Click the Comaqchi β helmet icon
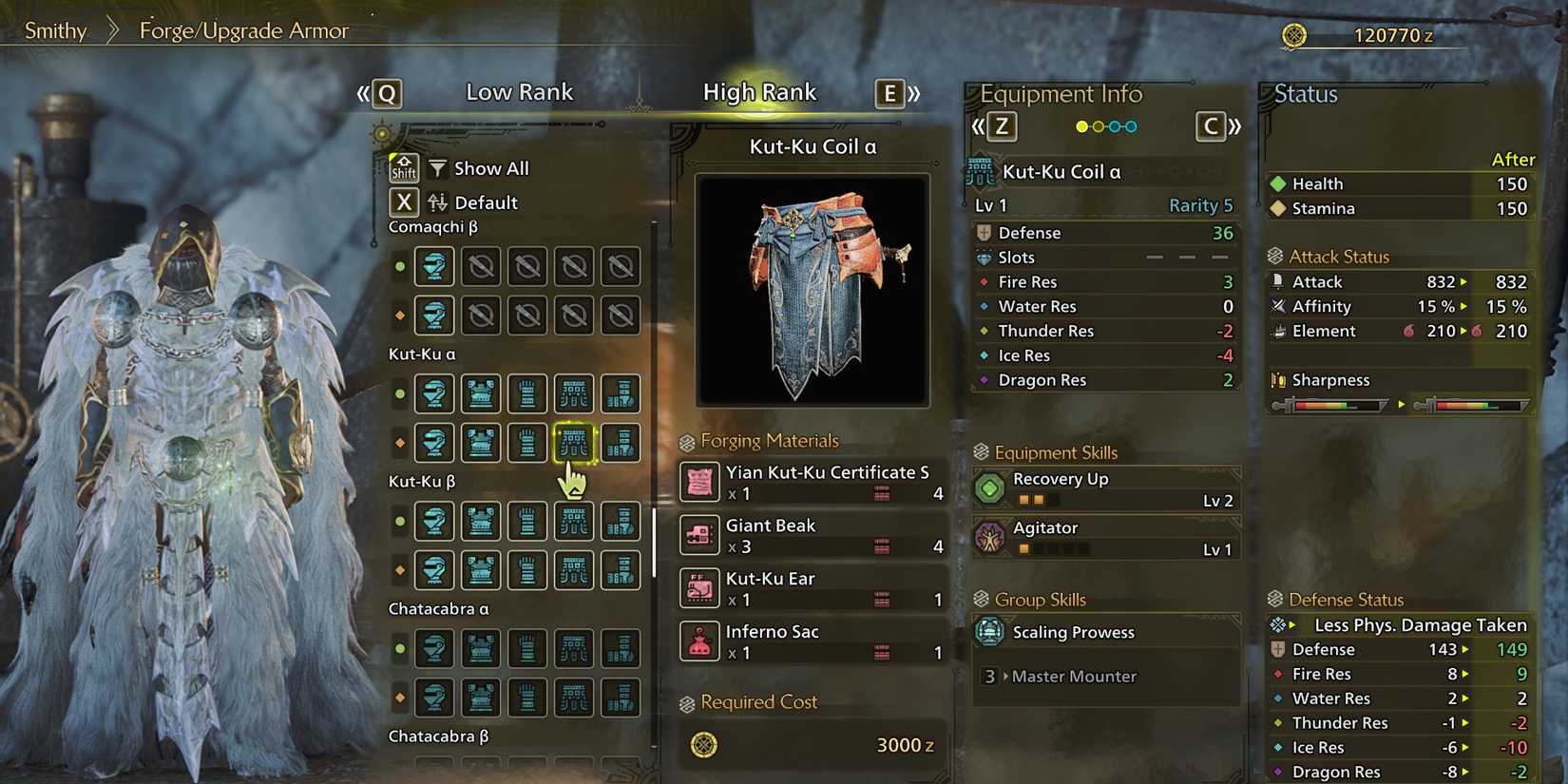The image size is (1568, 784). pyautogui.click(x=434, y=266)
